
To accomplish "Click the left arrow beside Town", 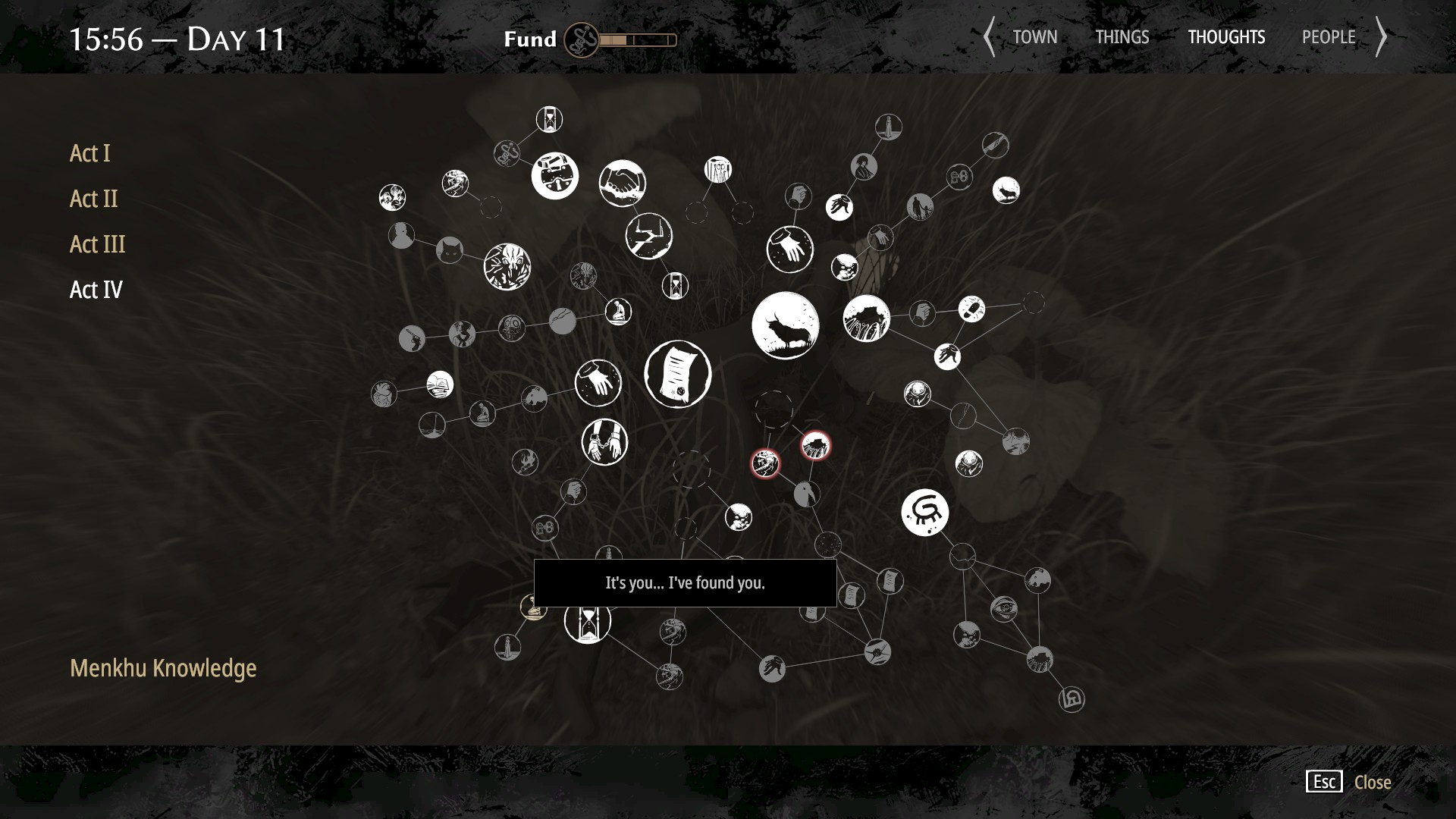I will 989,37.
